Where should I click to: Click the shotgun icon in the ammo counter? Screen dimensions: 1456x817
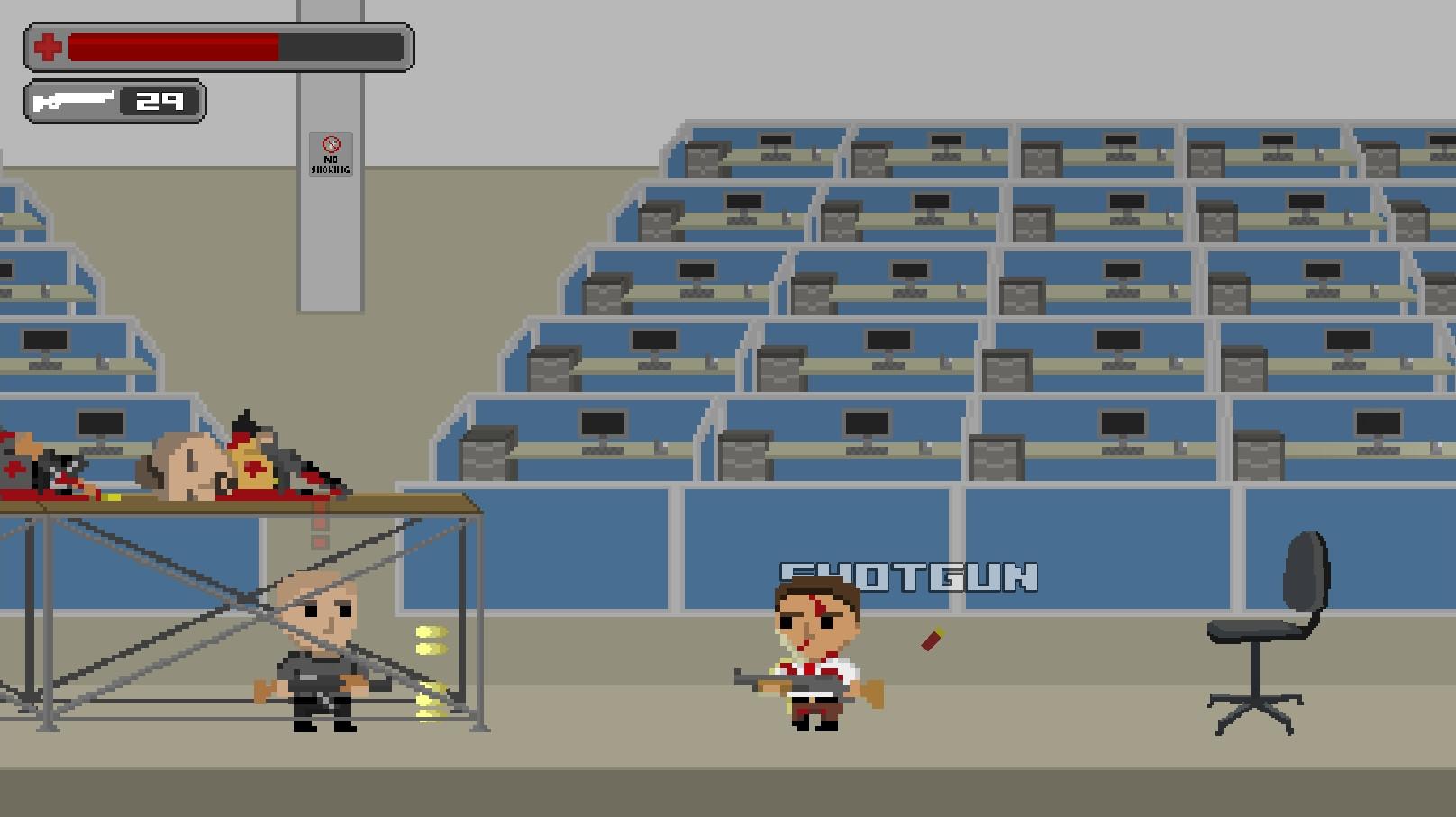[77, 99]
